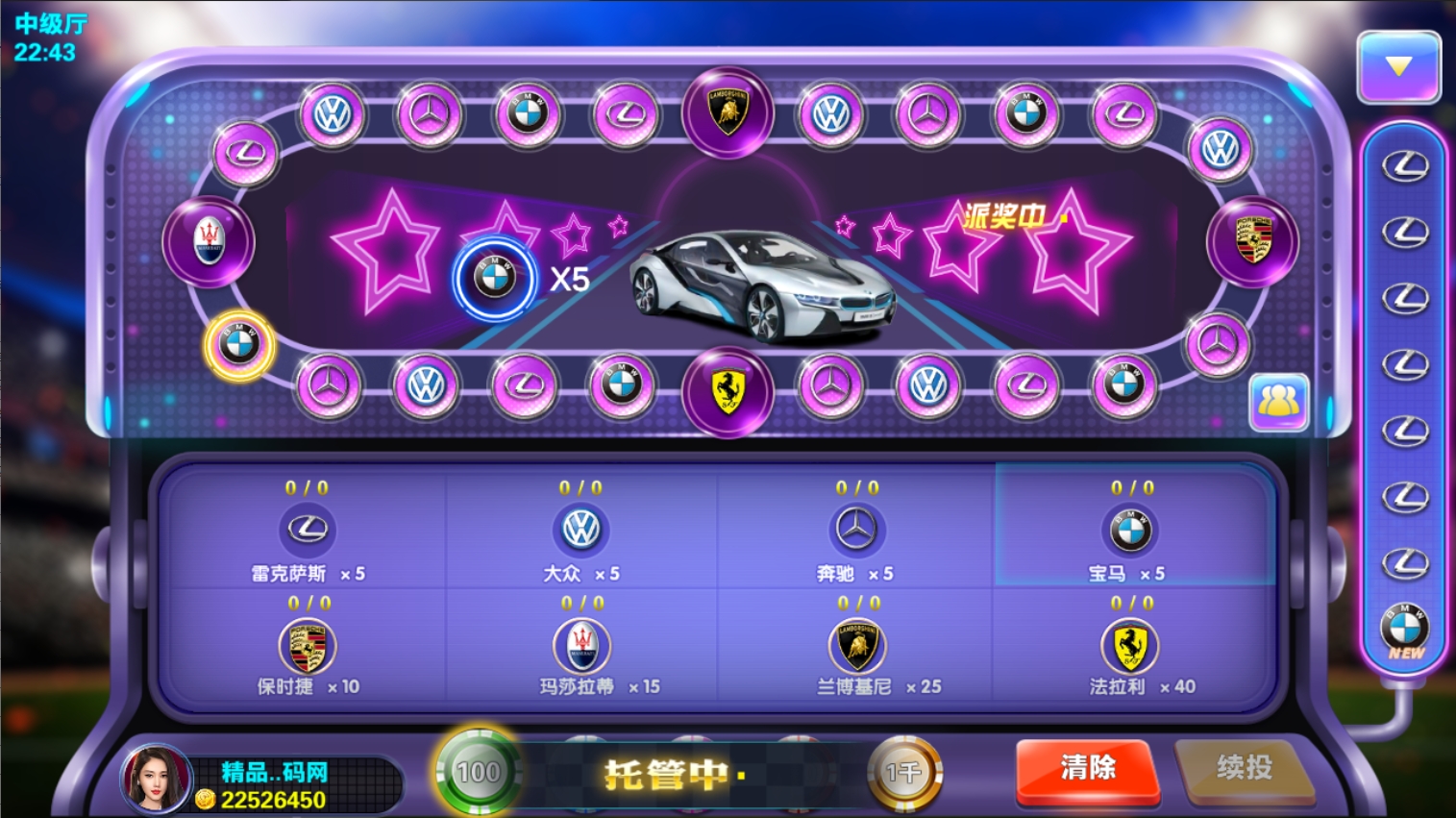Viewport: 1456px width, 818px height.
Task: Choose the gold 1千 chip
Action: tap(903, 772)
